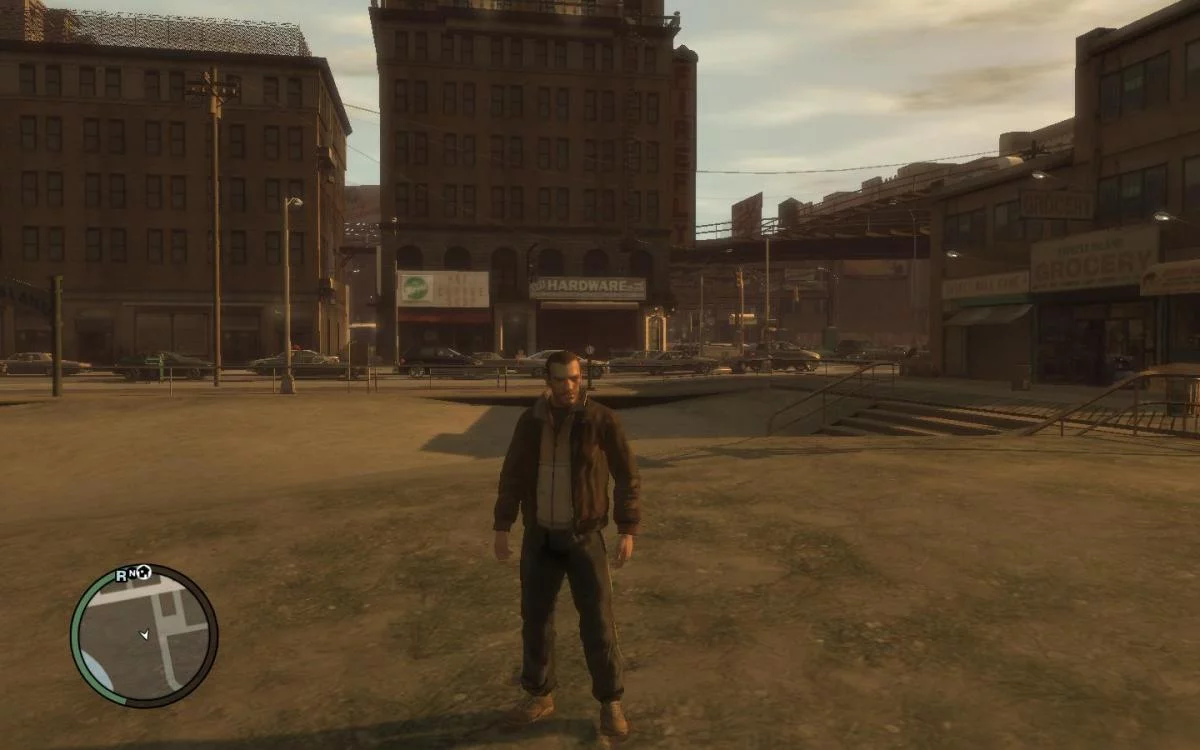Click the safehouse marker on the radar
Screen dimensions: 1200x750
(145, 572)
